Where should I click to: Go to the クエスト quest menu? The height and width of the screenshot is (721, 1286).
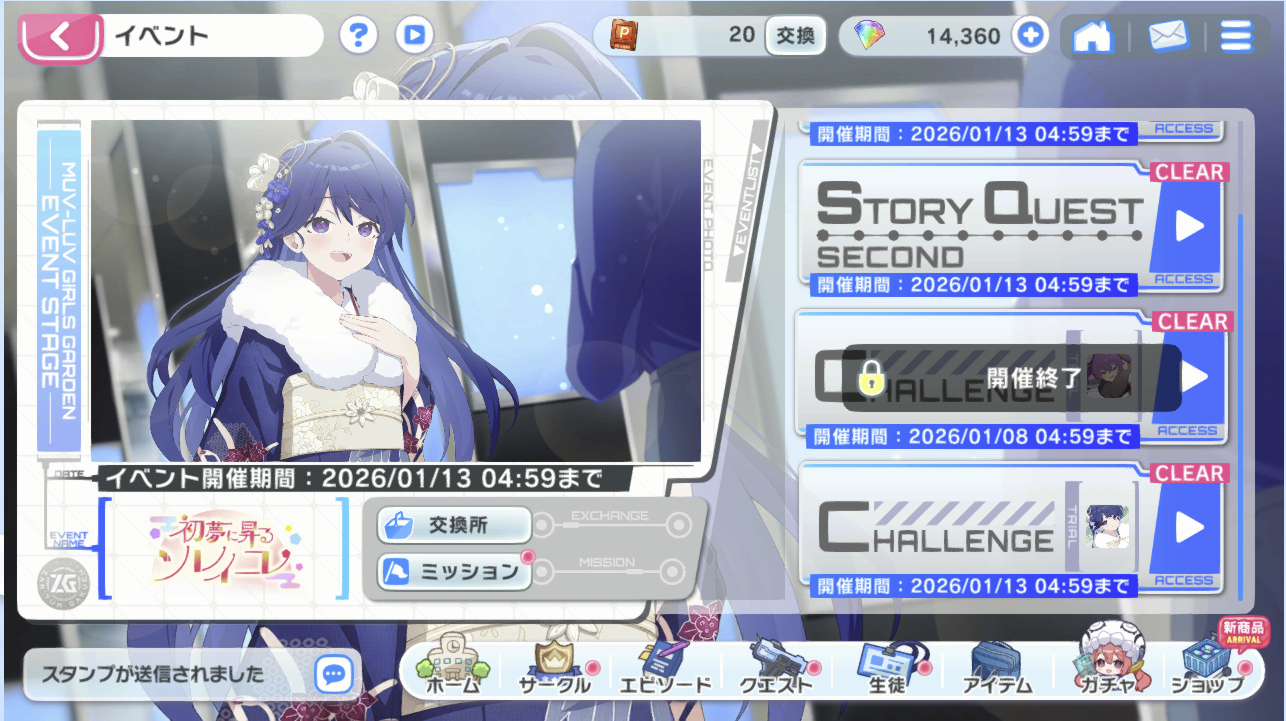click(776, 670)
